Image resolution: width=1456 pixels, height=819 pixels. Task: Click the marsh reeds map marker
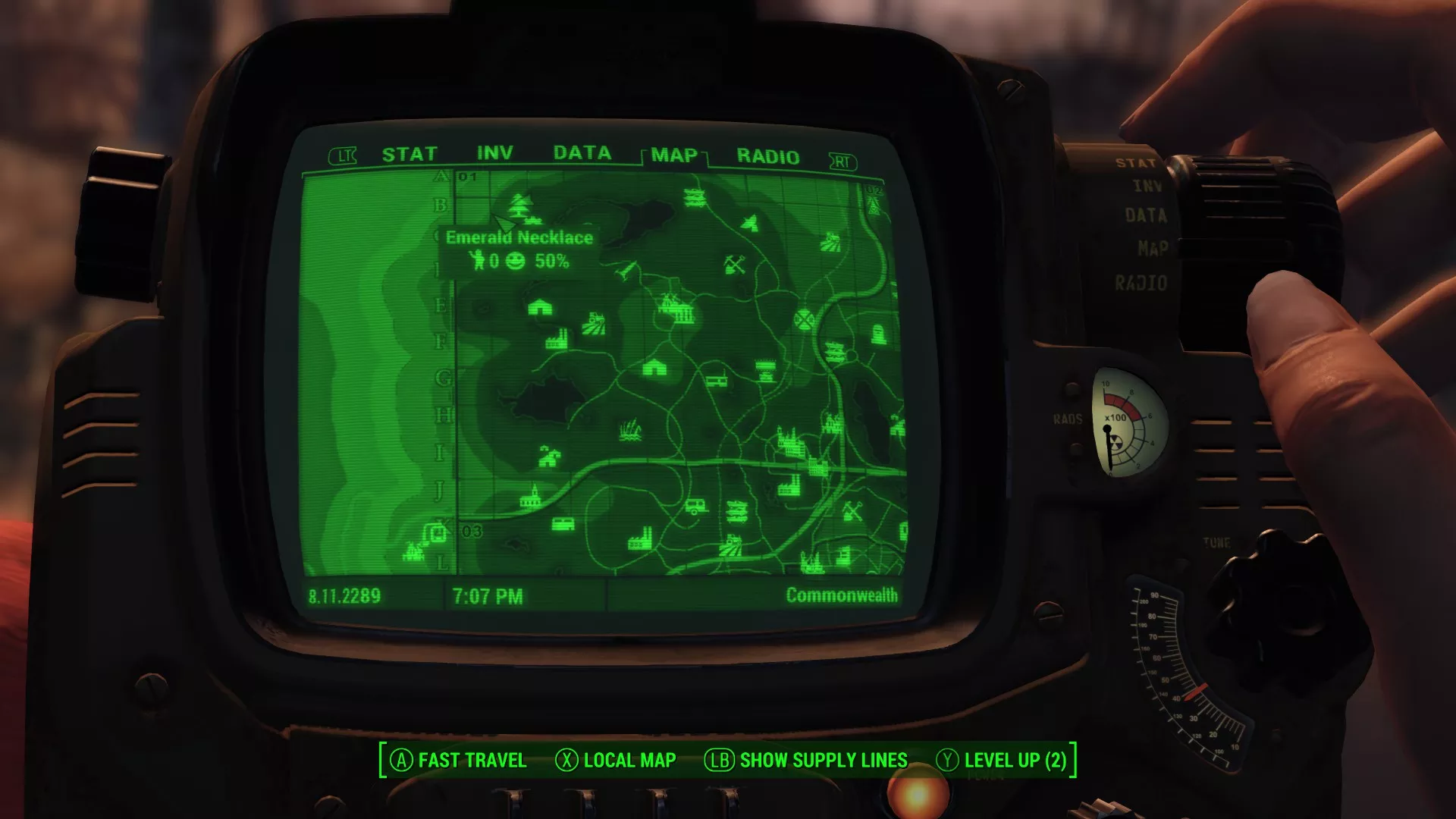(x=630, y=431)
